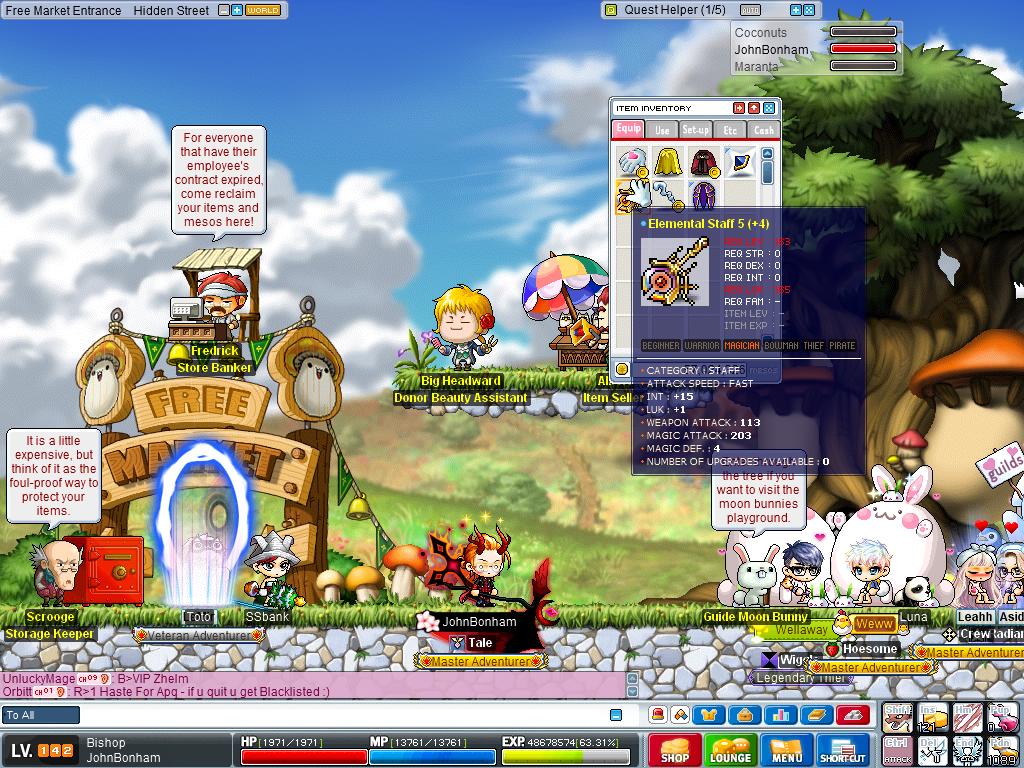Open the game Menu button
Image resolution: width=1024 pixels, height=768 pixels.
pos(786,750)
